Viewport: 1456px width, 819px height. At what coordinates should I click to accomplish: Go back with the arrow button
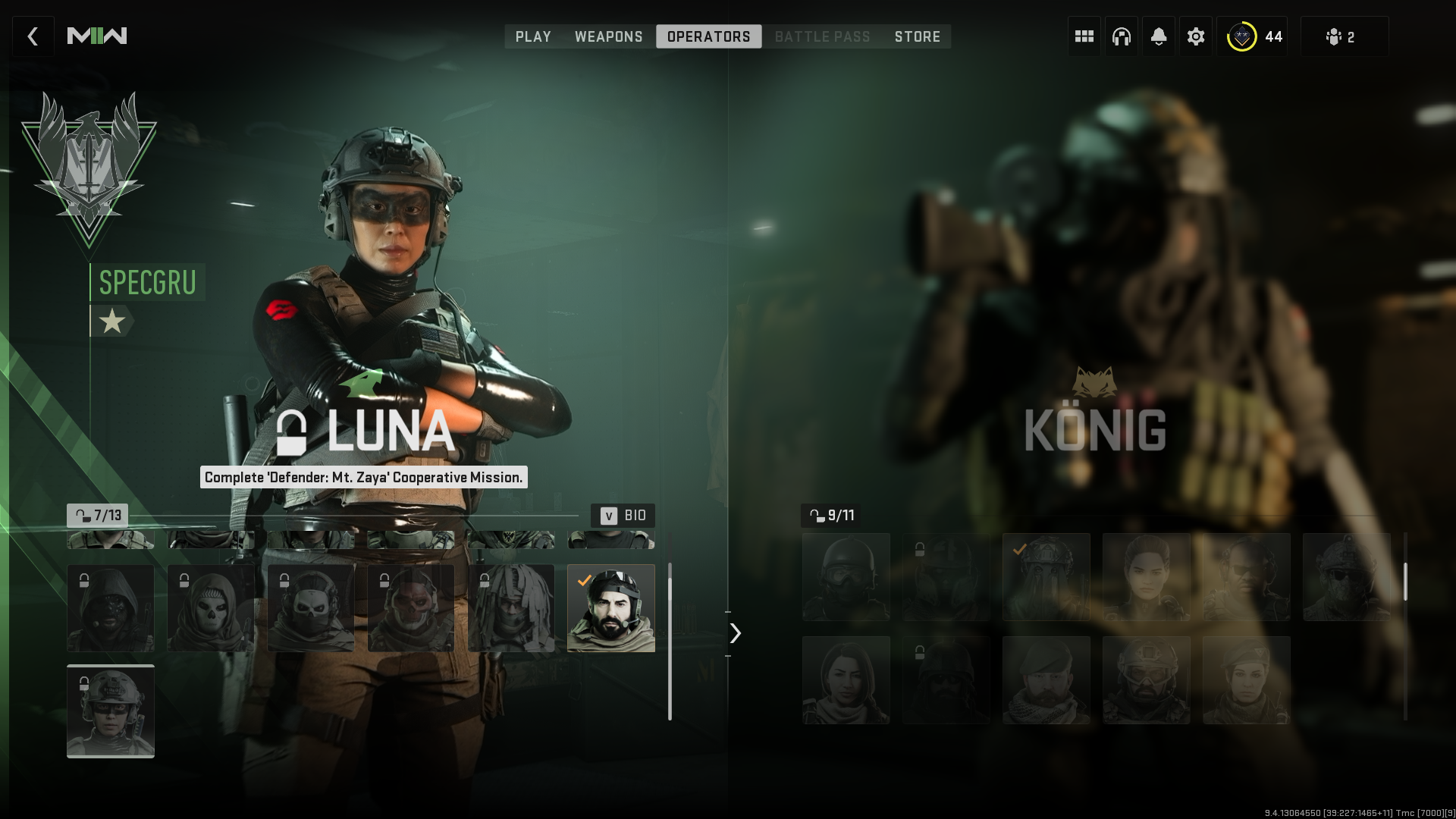tap(33, 36)
